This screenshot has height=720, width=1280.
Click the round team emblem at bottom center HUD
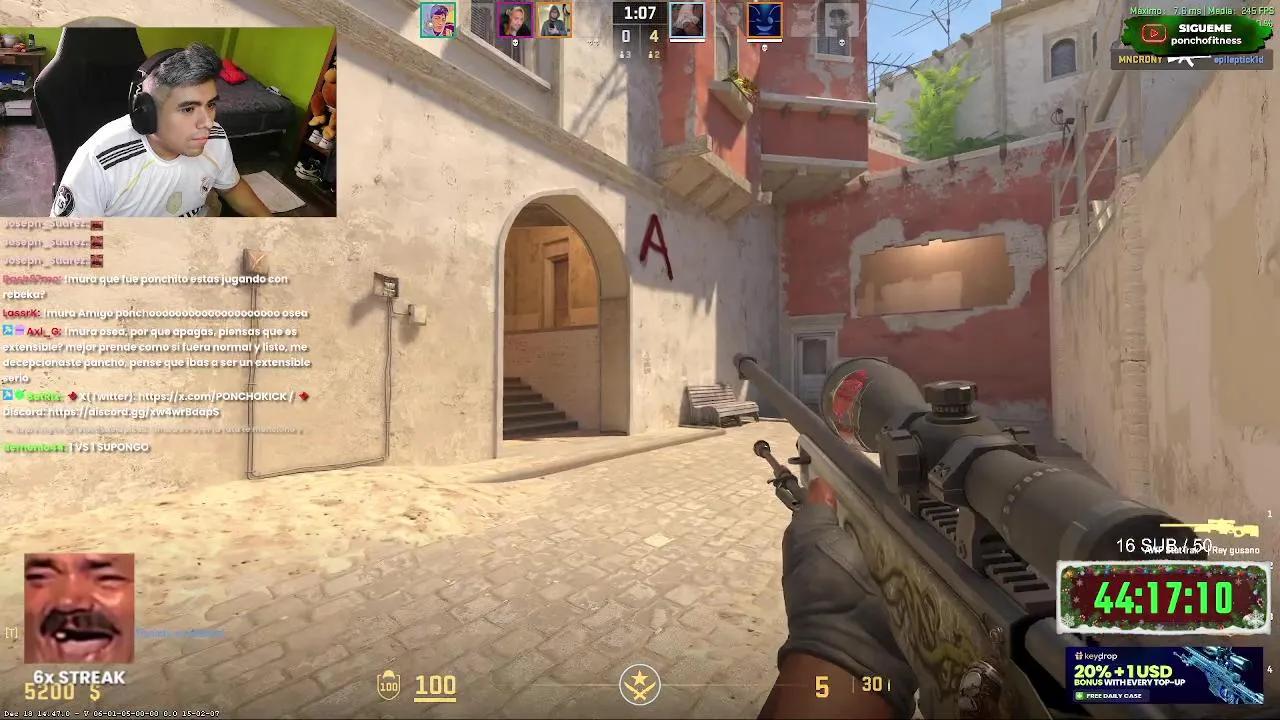click(640, 686)
